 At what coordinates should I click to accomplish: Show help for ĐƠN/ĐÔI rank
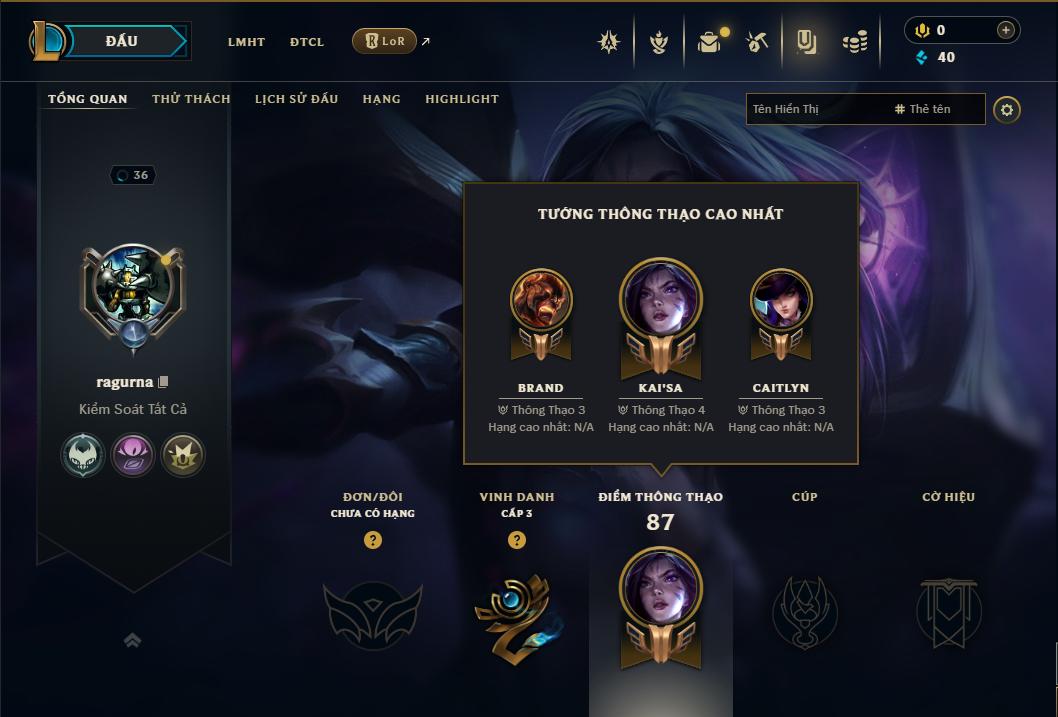click(x=373, y=540)
